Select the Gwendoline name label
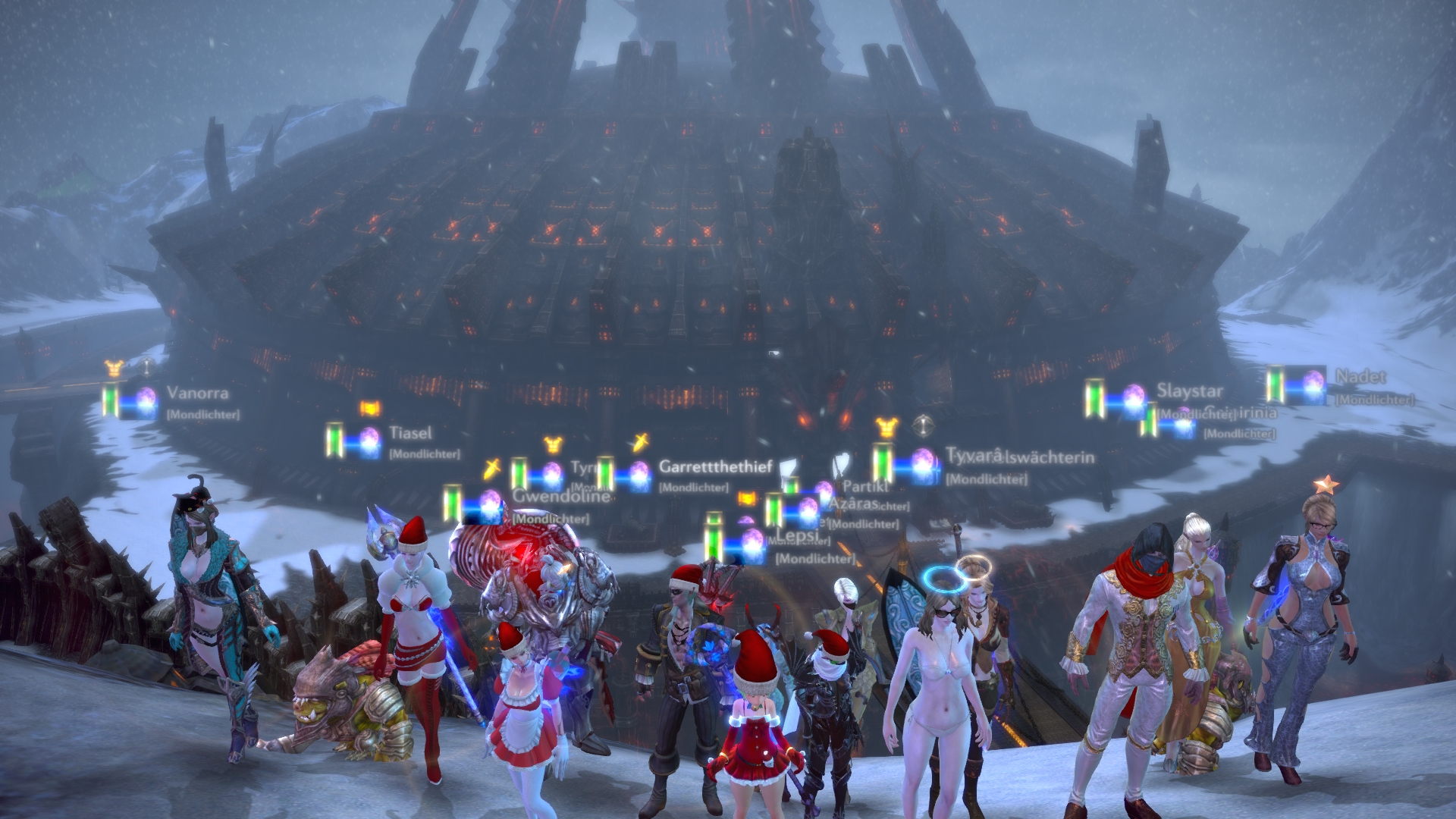This screenshot has height=819, width=1456. point(560,496)
